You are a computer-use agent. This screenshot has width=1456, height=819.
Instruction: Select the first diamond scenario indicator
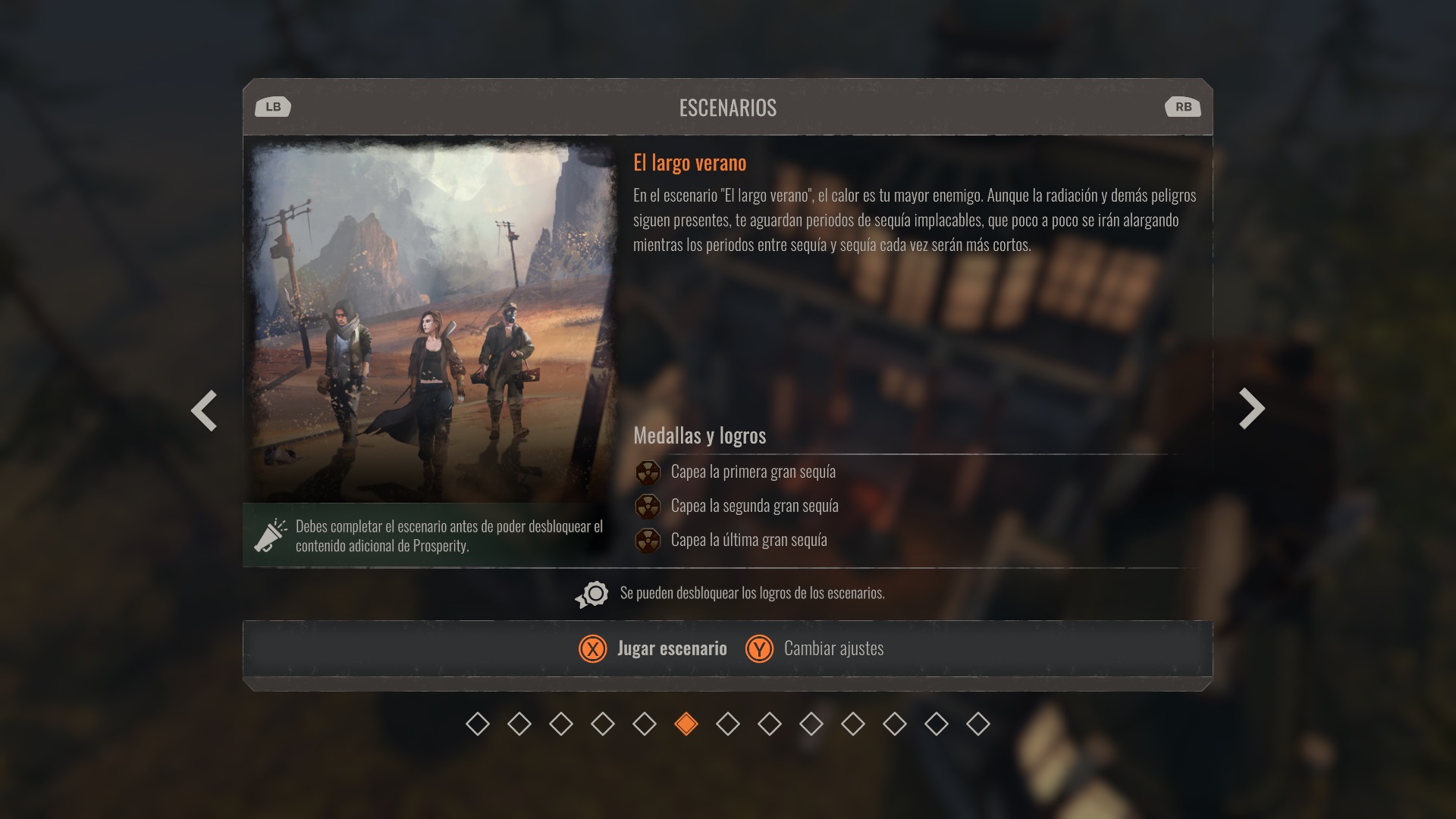click(x=477, y=725)
